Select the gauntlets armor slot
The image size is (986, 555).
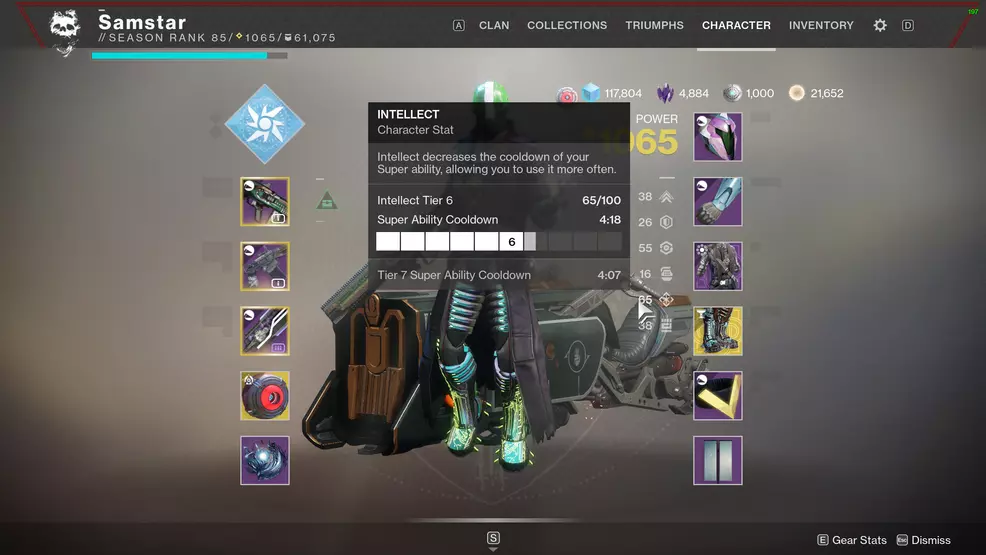pos(718,202)
